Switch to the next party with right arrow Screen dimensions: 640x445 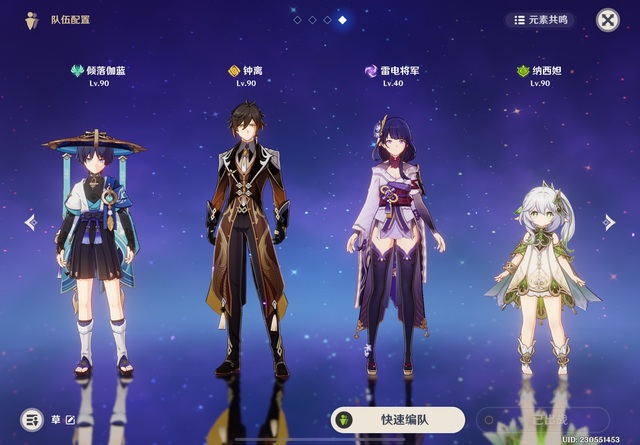click(x=609, y=222)
